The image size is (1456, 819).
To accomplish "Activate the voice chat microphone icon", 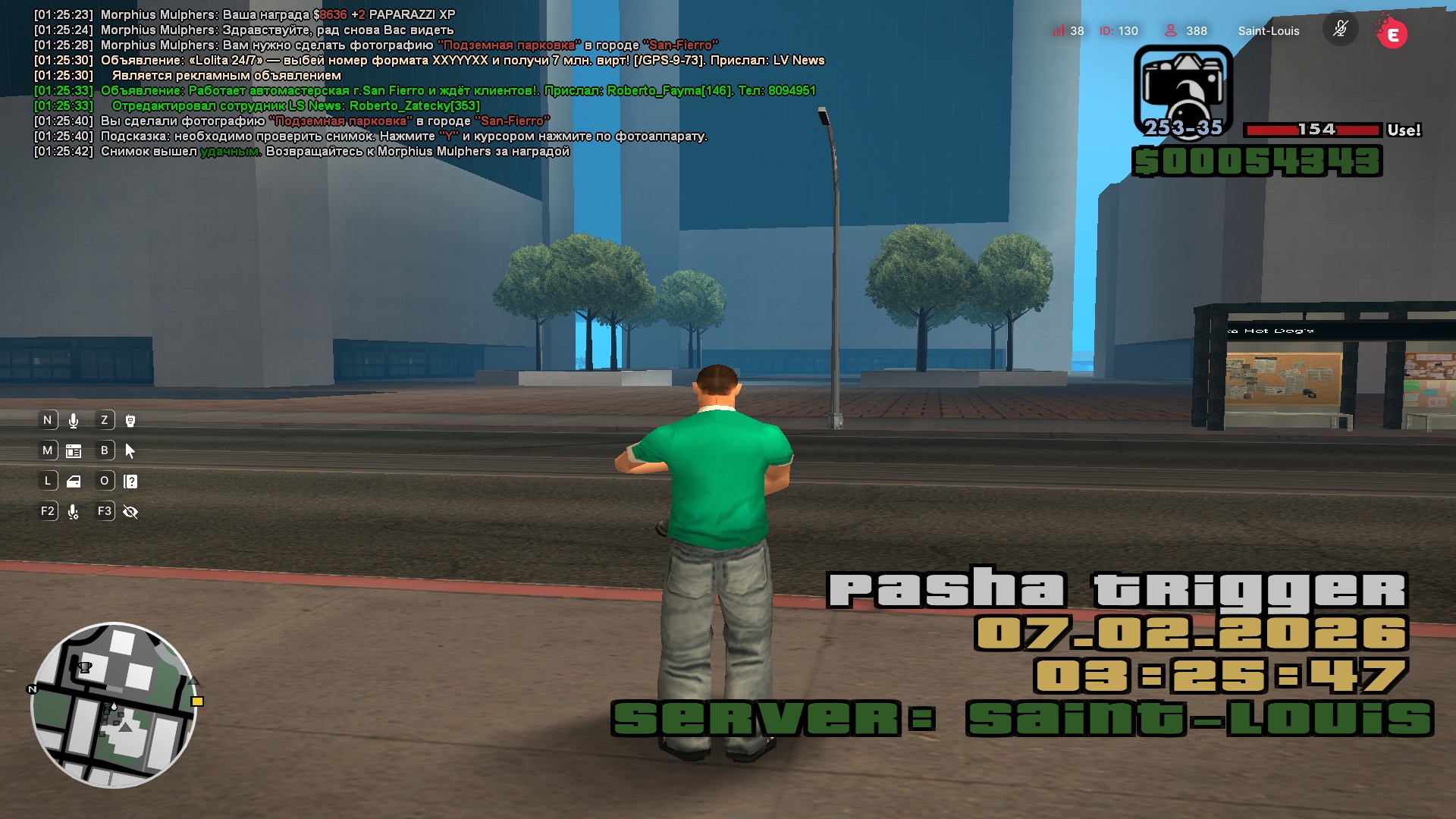I will click(74, 421).
